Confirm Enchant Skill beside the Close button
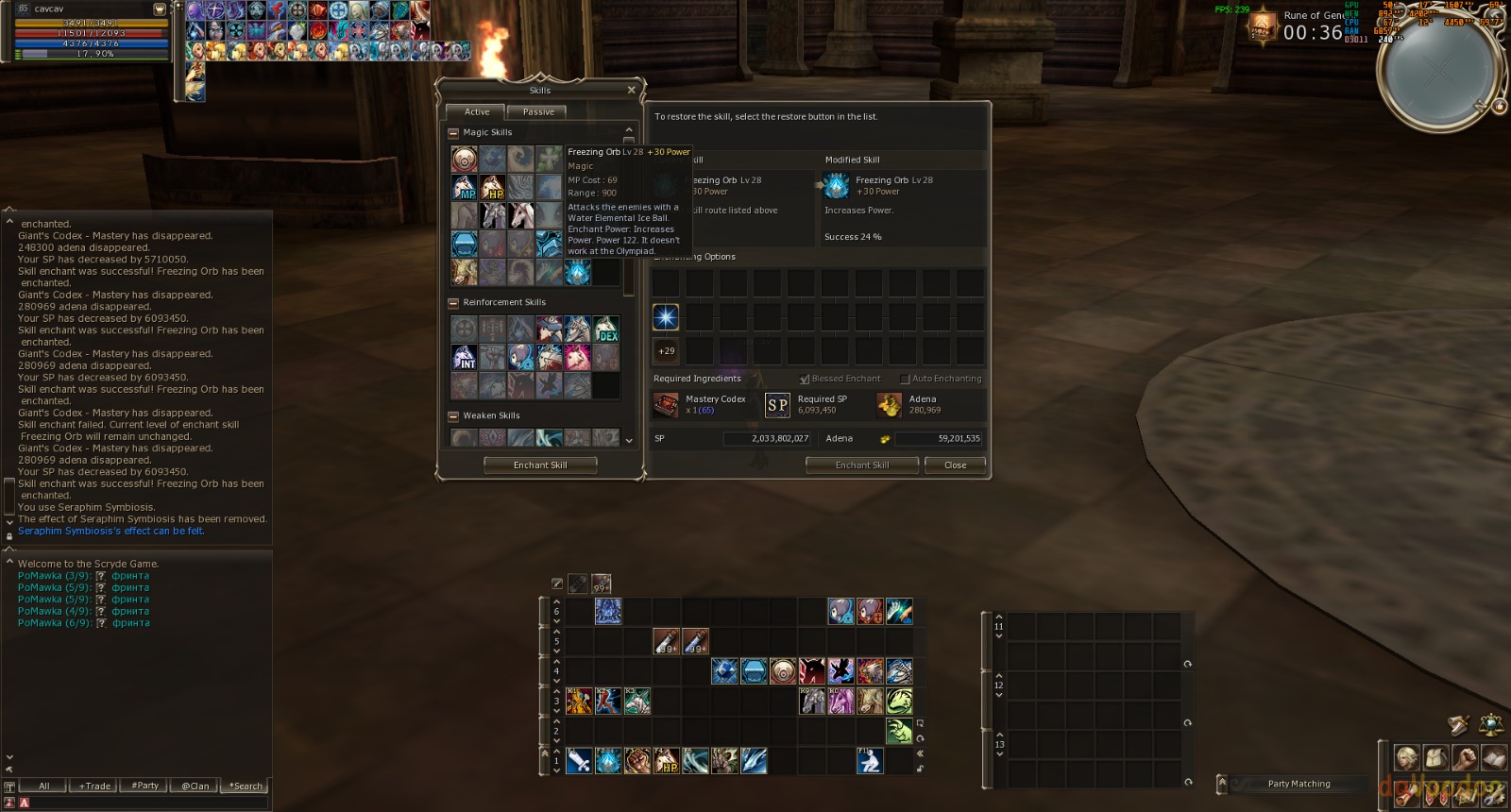Screen dimensions: 1511x812 861,465
